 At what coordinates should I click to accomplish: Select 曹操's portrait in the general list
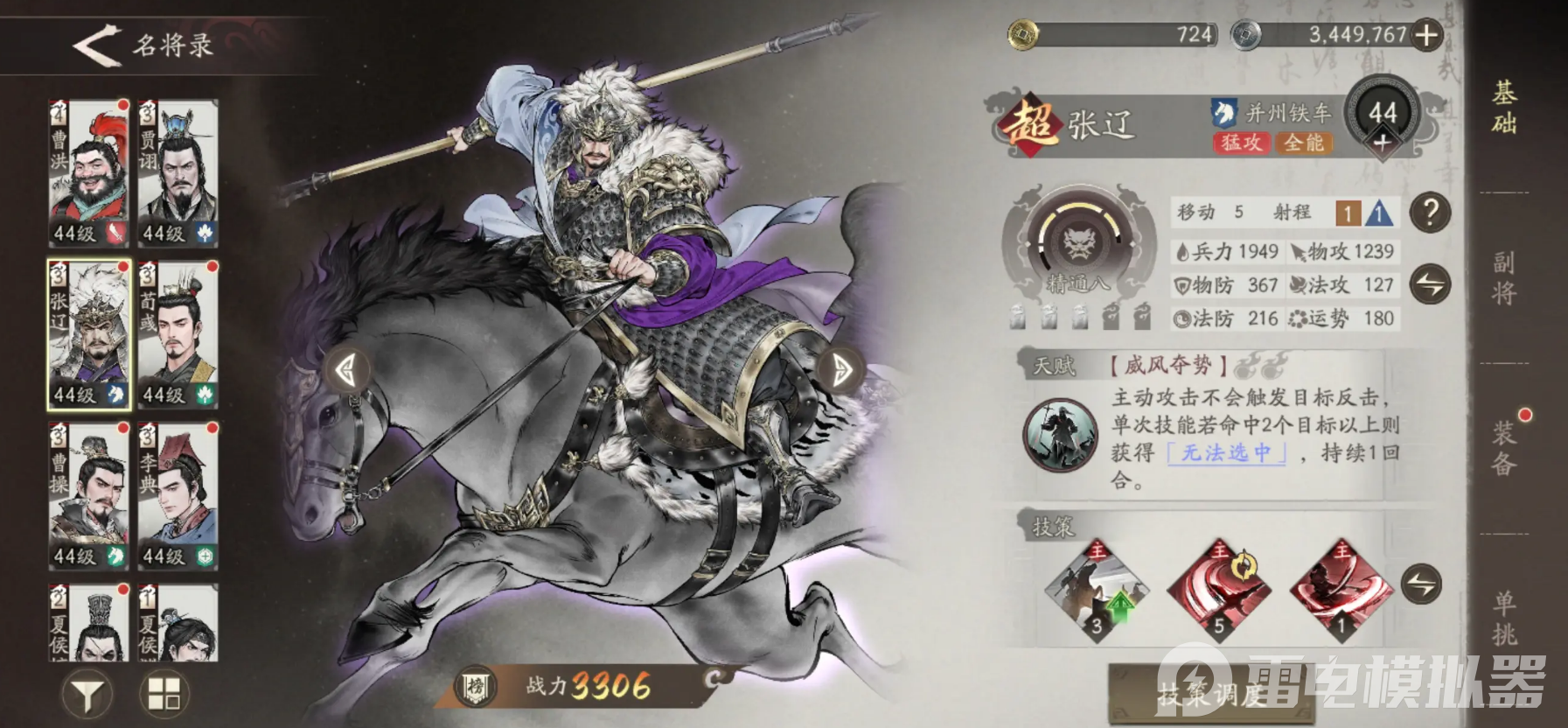point(90,492)
